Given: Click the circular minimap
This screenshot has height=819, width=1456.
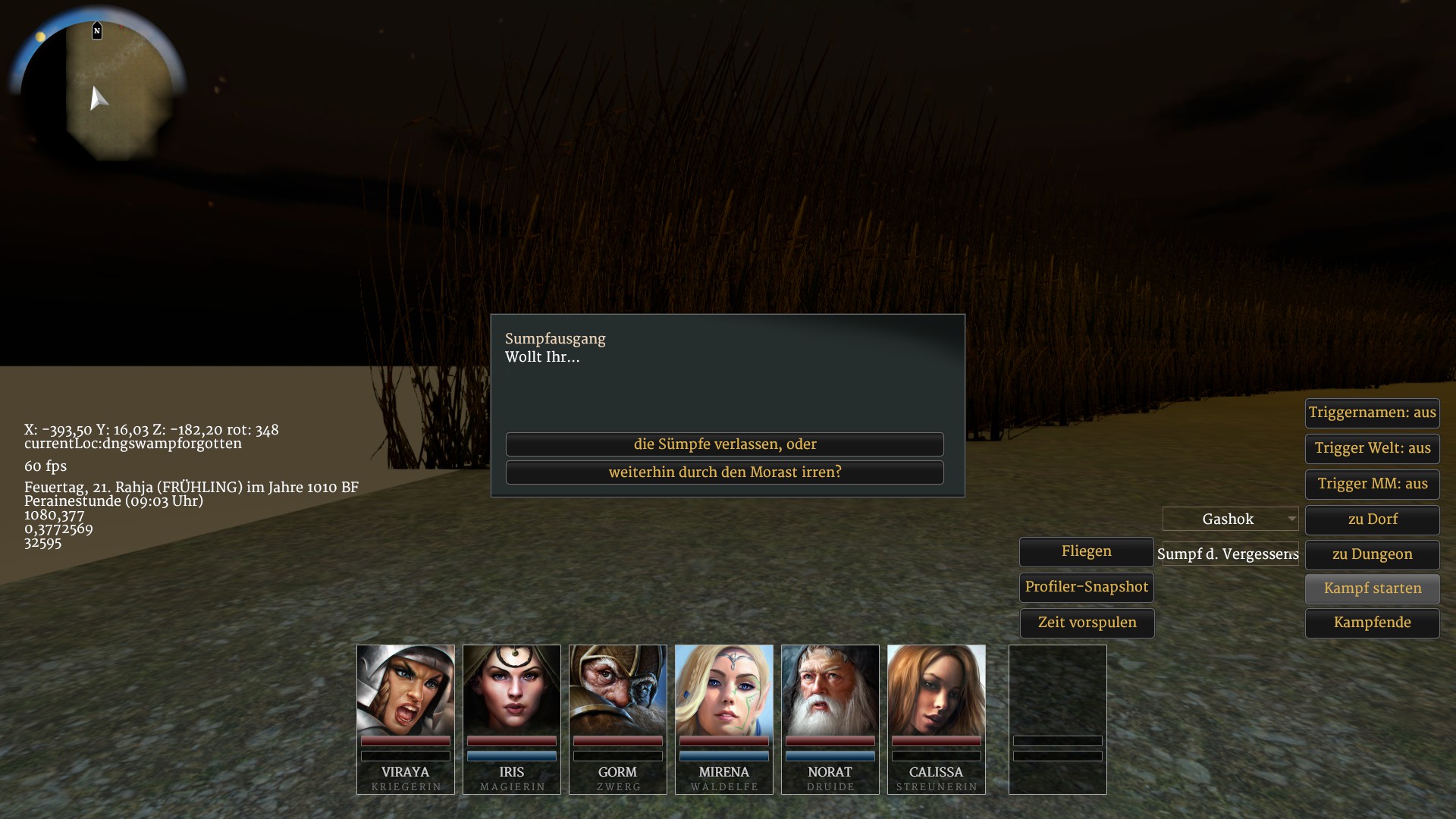Looking at the screenshot, I should pos(99,87).
